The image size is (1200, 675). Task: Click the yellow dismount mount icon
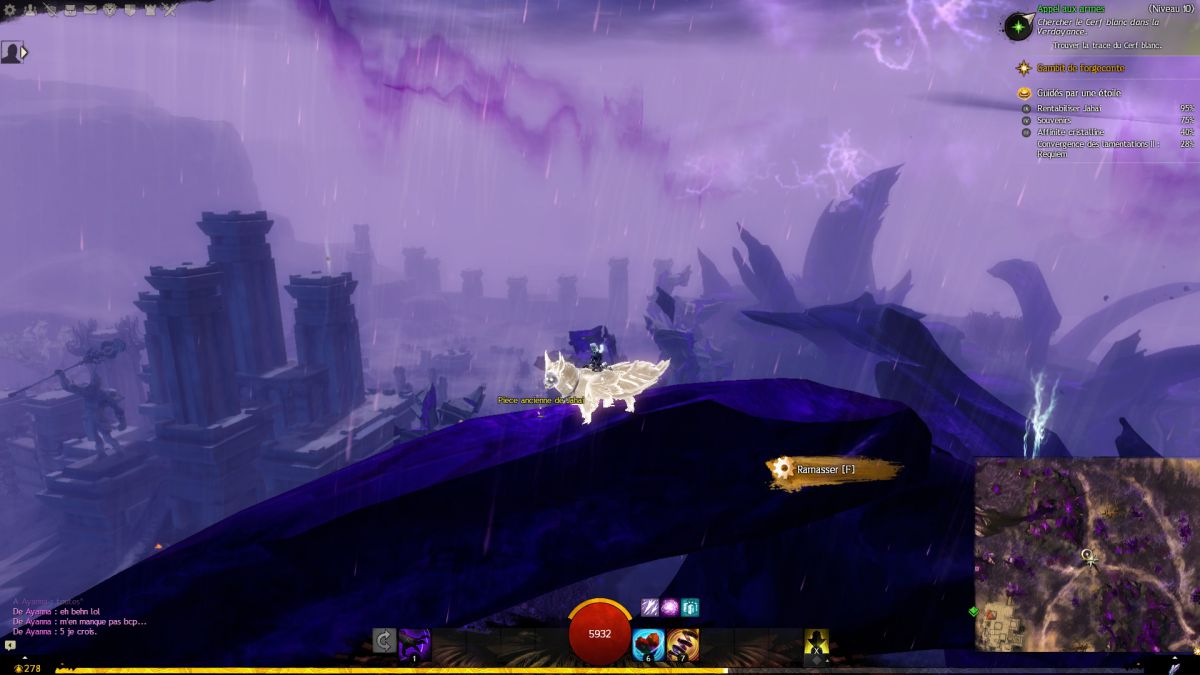click(817, 644)
